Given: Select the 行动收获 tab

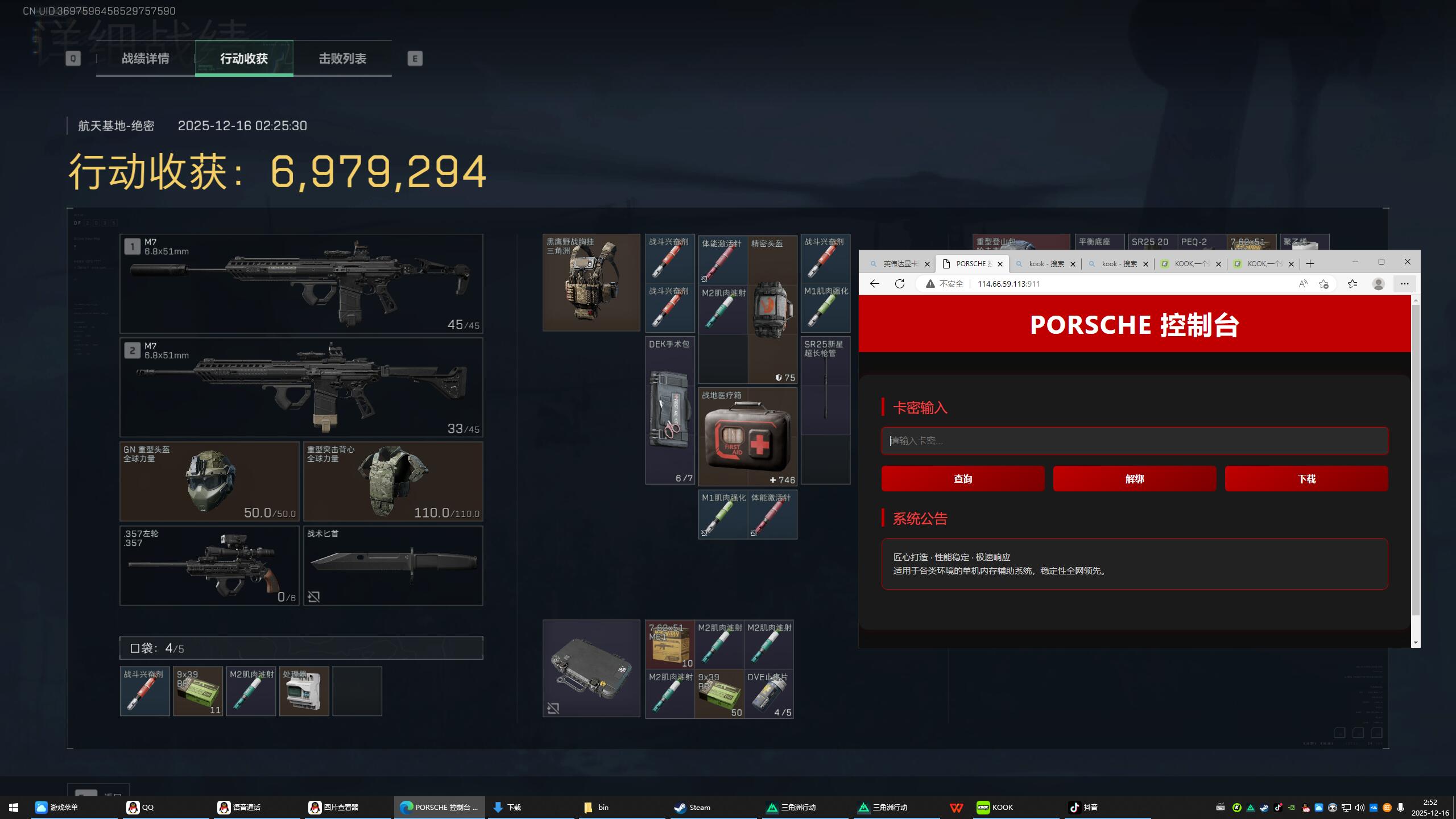Looking at the screenshot, I should 244,59.
